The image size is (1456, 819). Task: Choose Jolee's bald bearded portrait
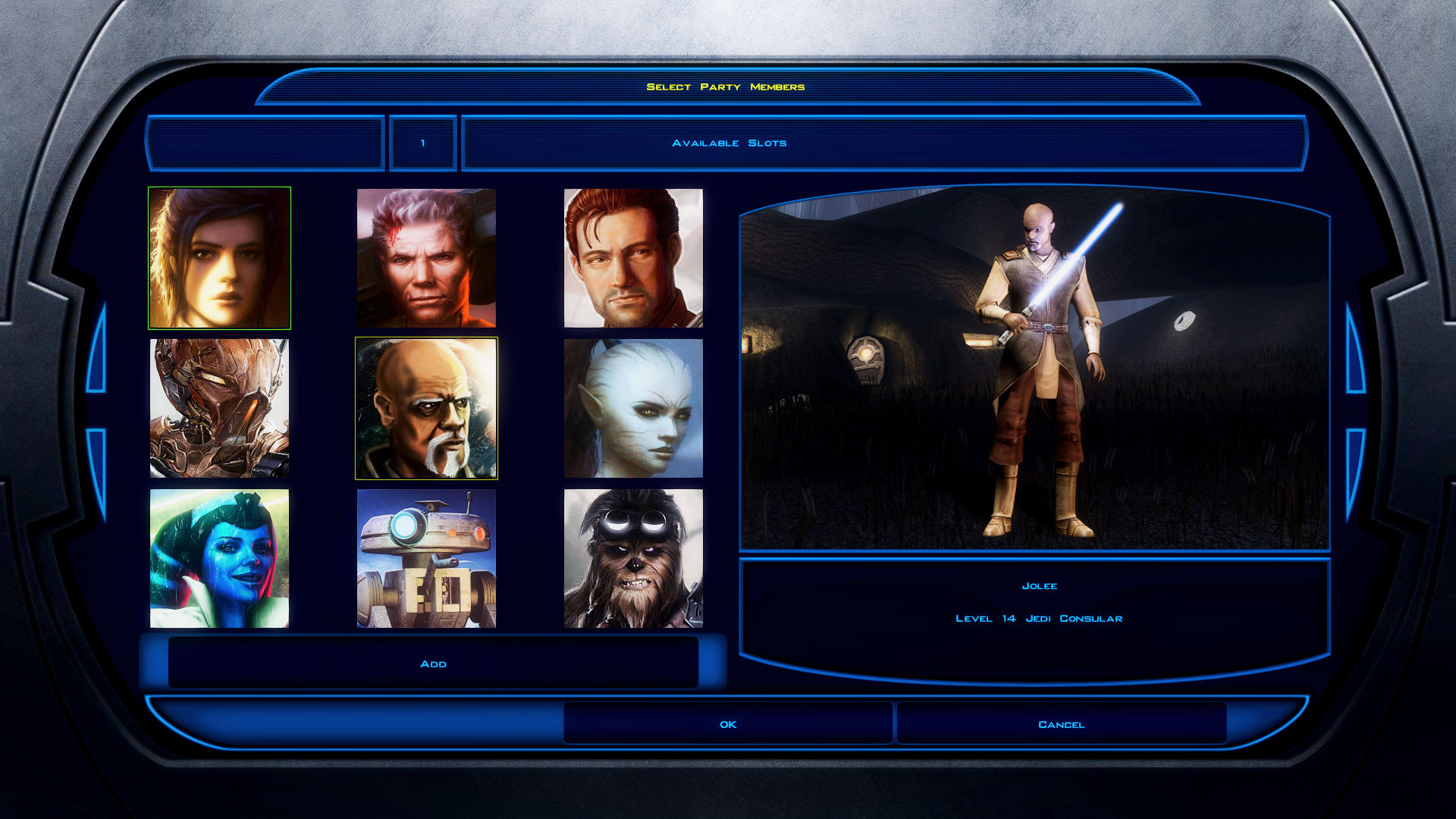[426, 408]
